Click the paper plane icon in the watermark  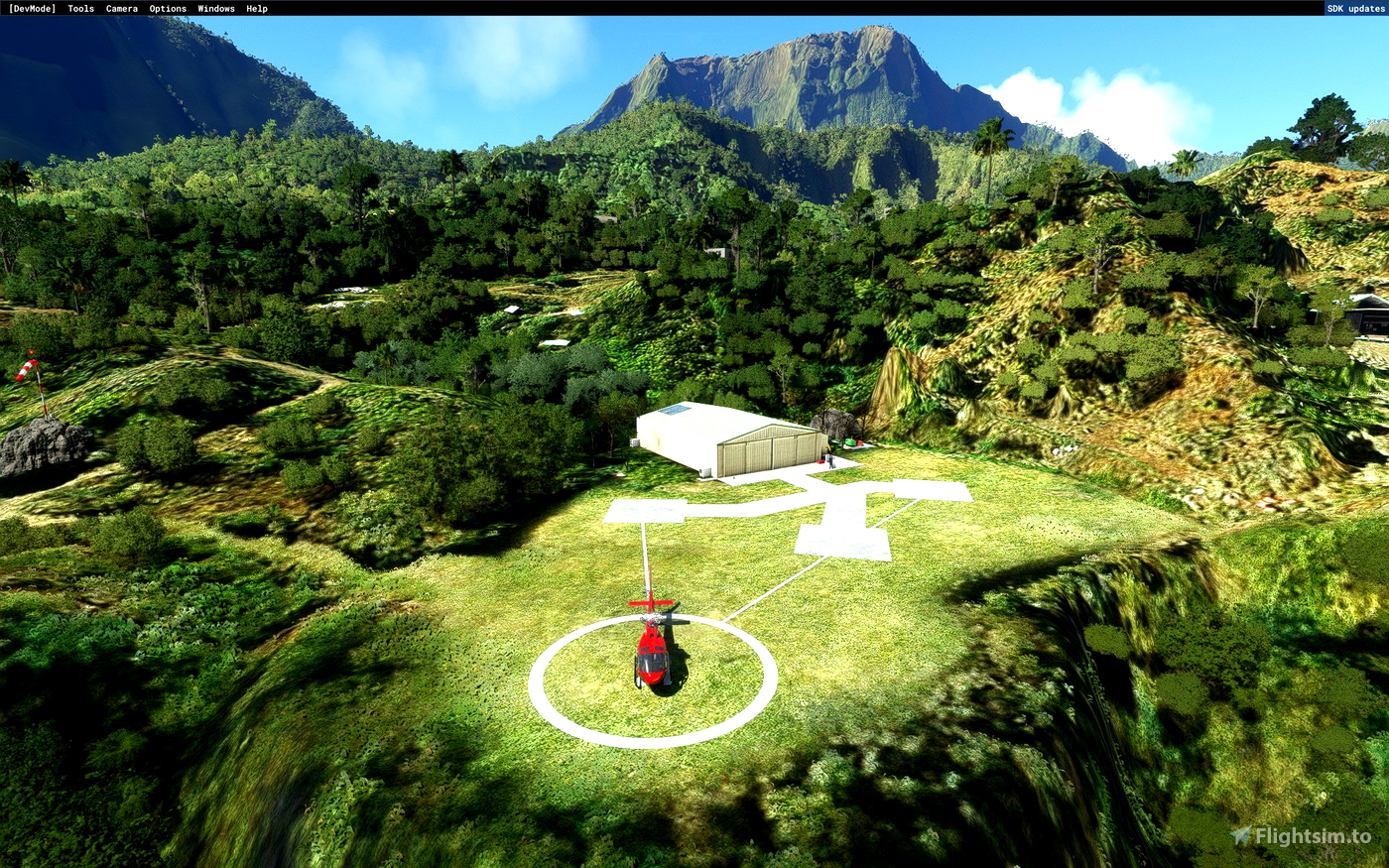[1242, 833]
